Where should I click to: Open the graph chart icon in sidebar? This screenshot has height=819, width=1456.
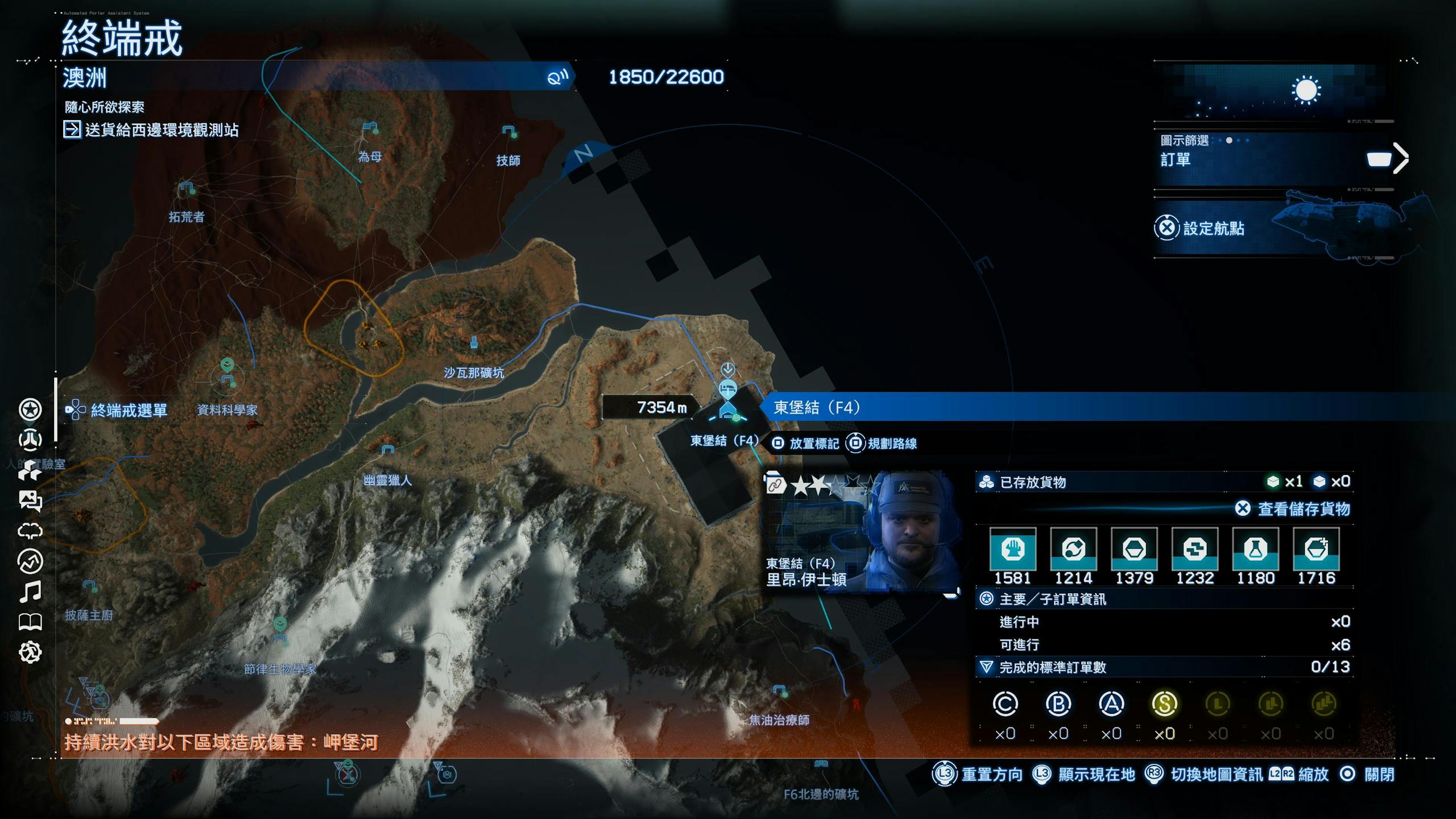[30, 562]
